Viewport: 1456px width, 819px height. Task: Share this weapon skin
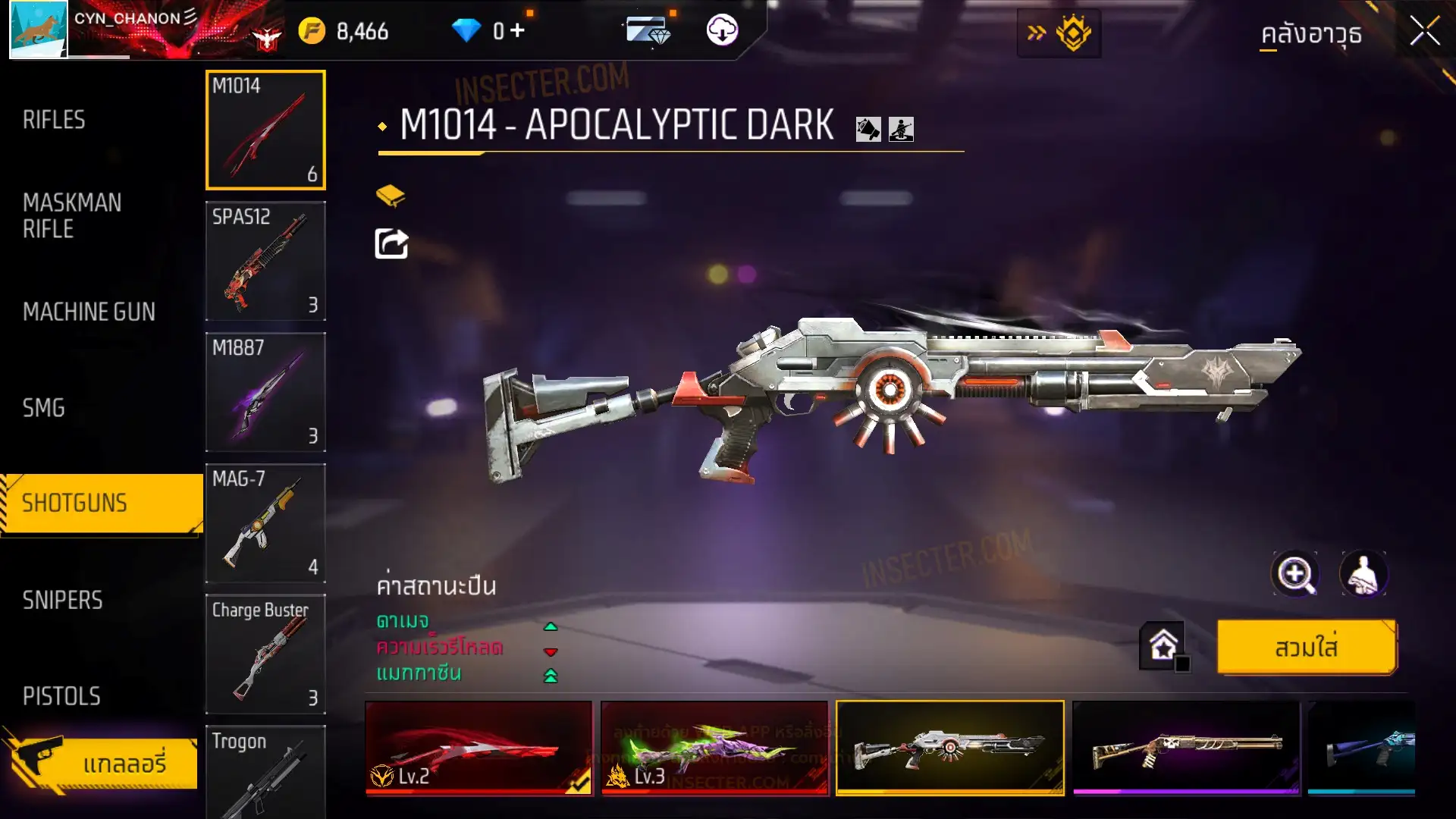pos(391,244)
